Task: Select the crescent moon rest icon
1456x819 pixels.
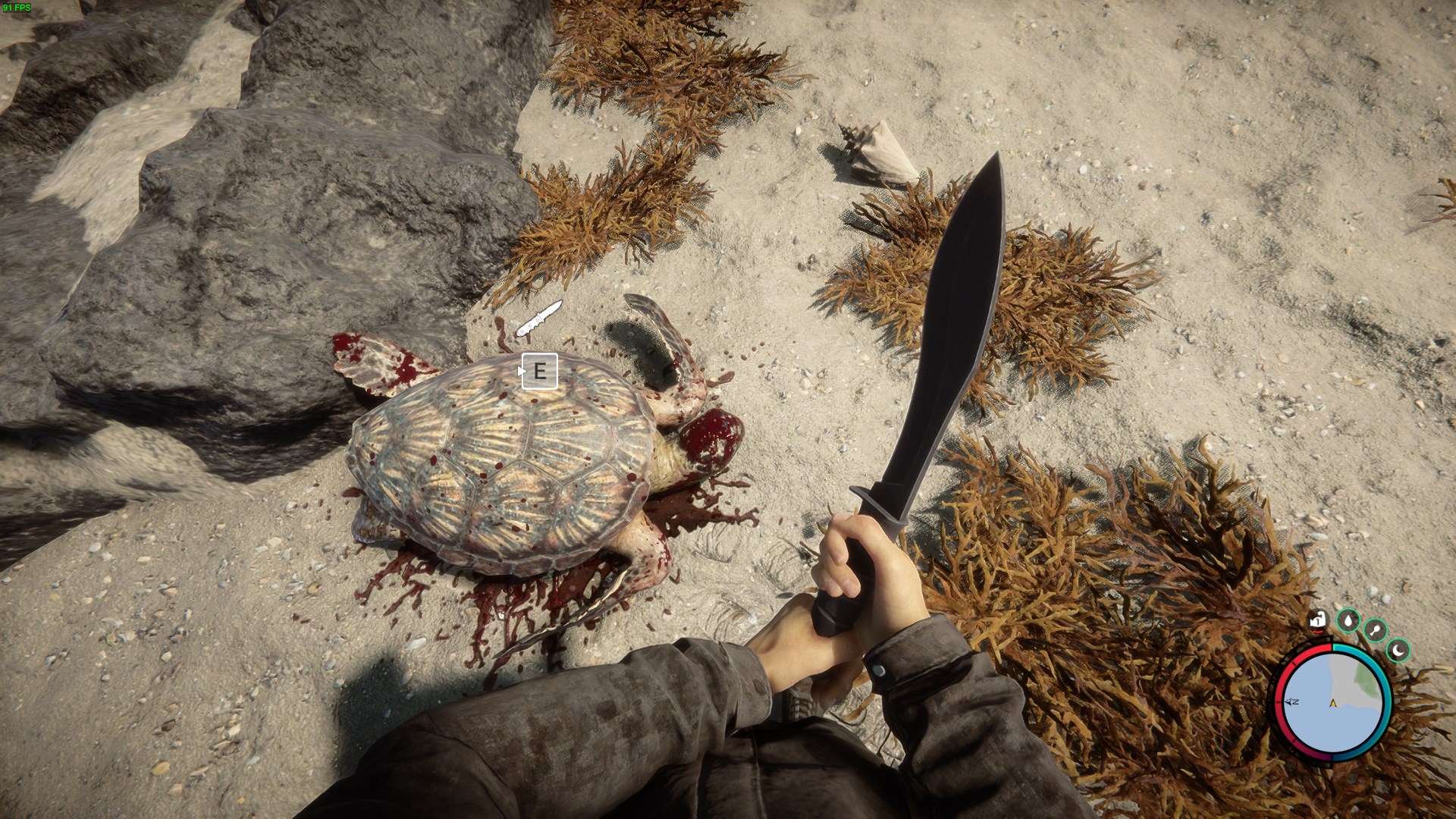Action: coord(1398,650)
